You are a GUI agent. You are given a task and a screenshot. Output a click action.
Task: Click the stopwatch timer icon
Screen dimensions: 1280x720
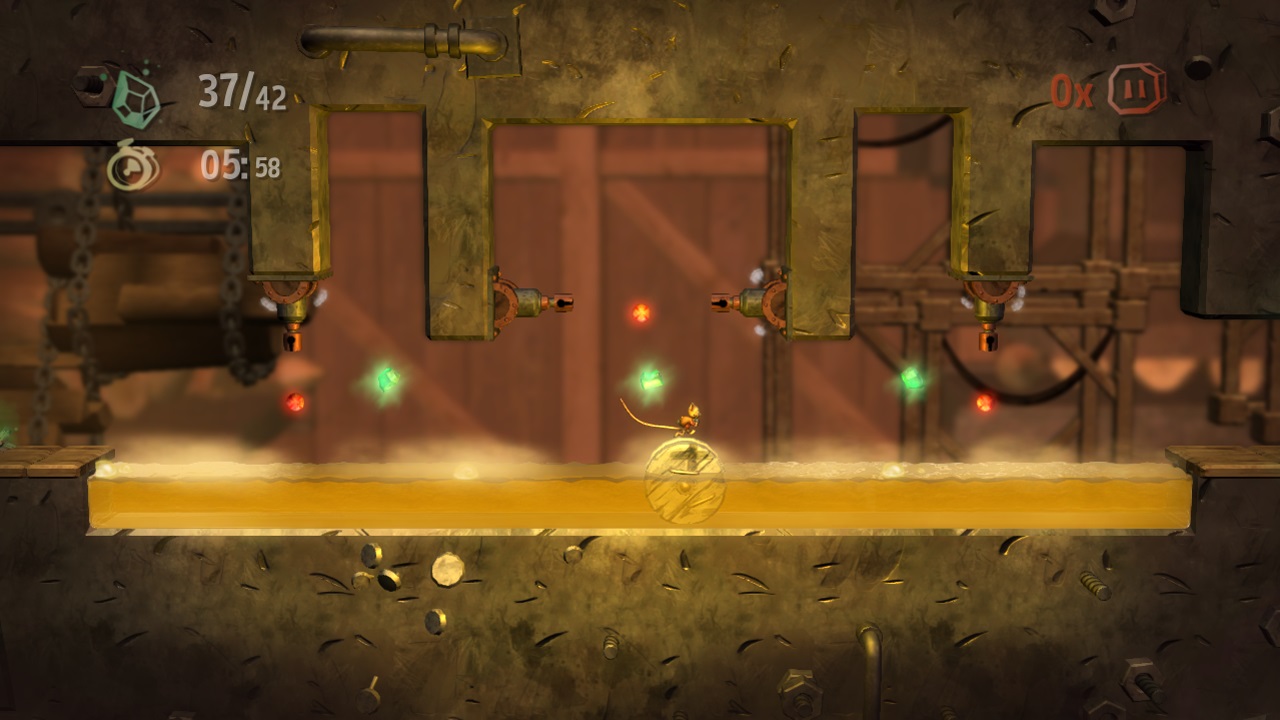click(133, 167)
